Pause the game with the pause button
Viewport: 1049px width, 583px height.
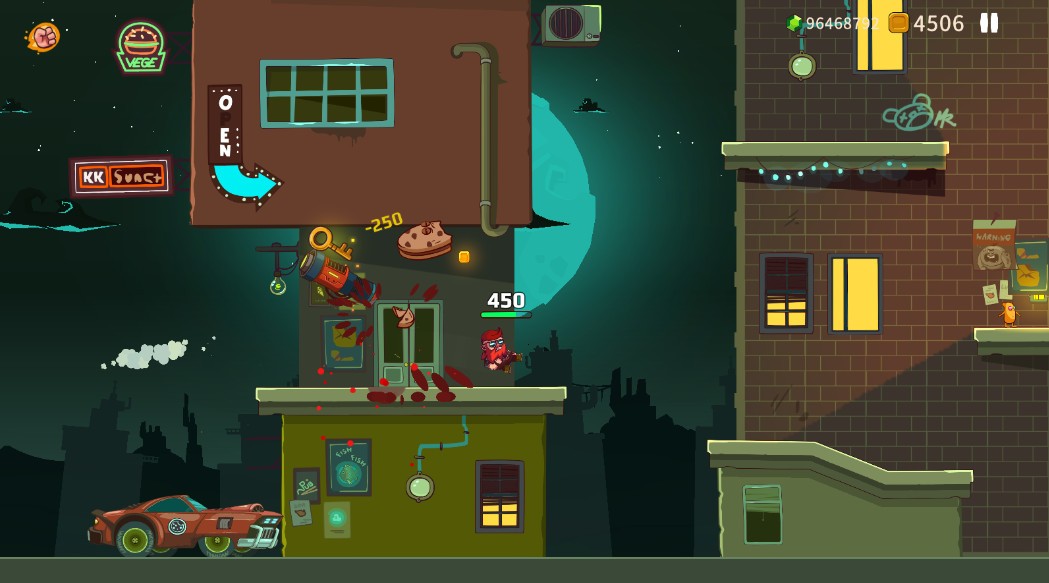tap(988, 23)
